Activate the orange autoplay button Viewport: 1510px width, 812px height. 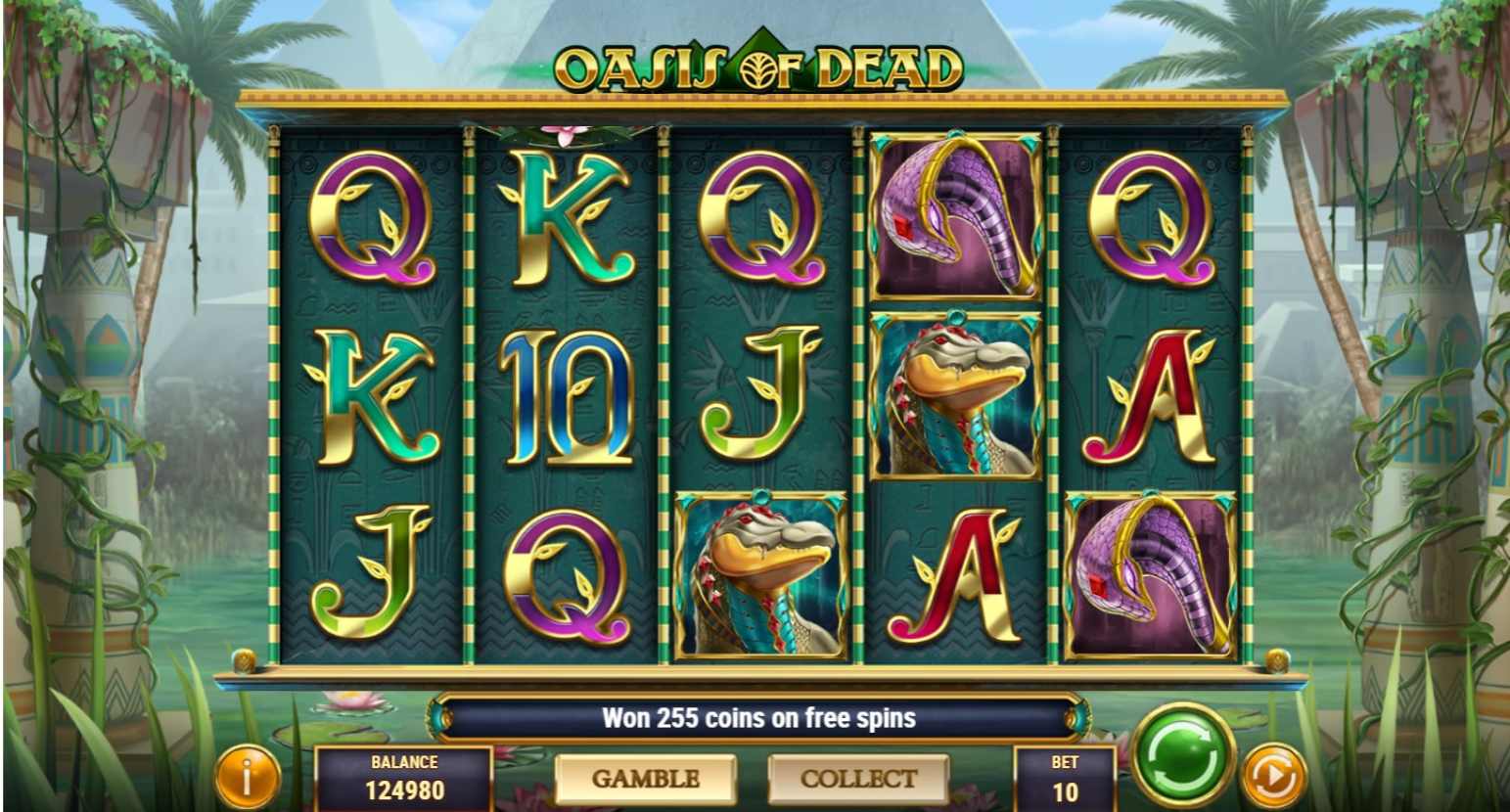tap(1273, 778)
